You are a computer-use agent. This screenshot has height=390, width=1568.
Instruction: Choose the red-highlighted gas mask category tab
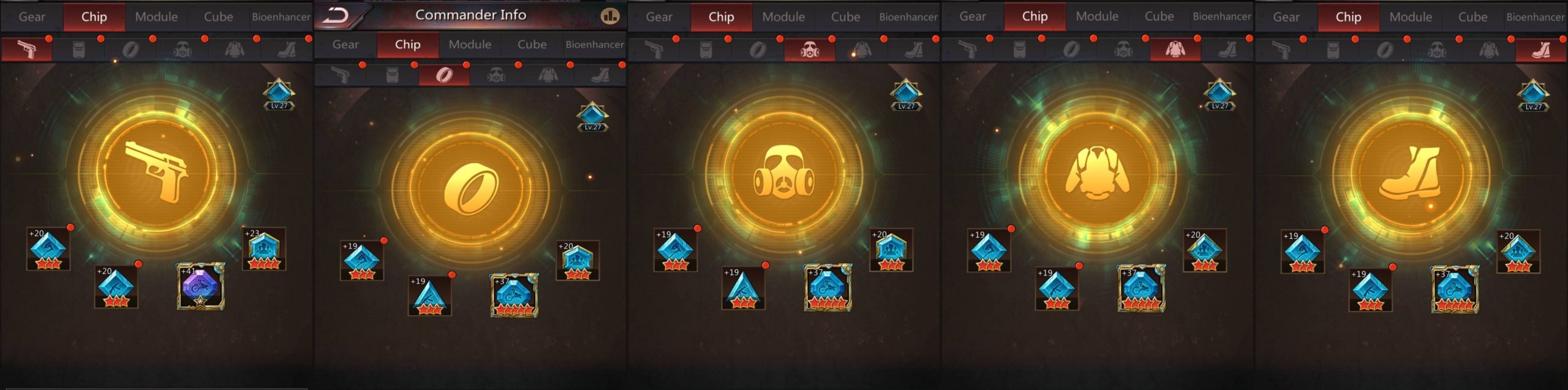click(810, 50)
